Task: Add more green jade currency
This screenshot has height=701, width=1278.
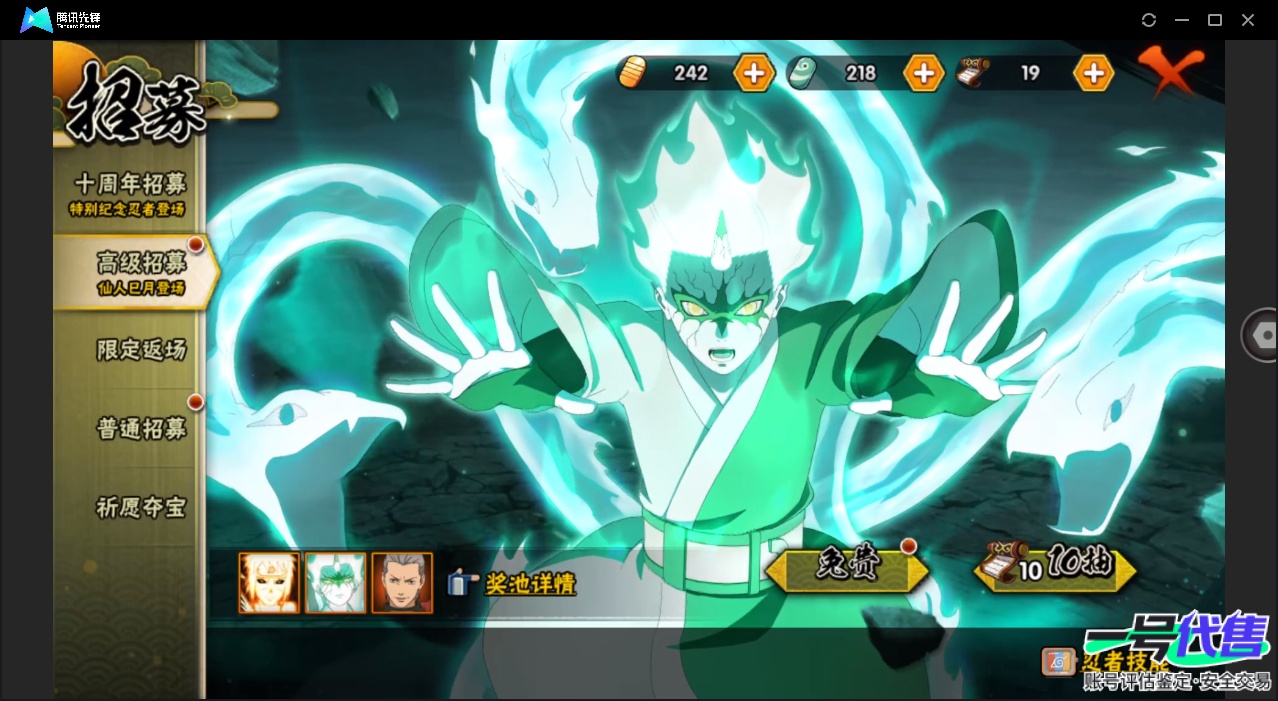Action: coord(923,73)
